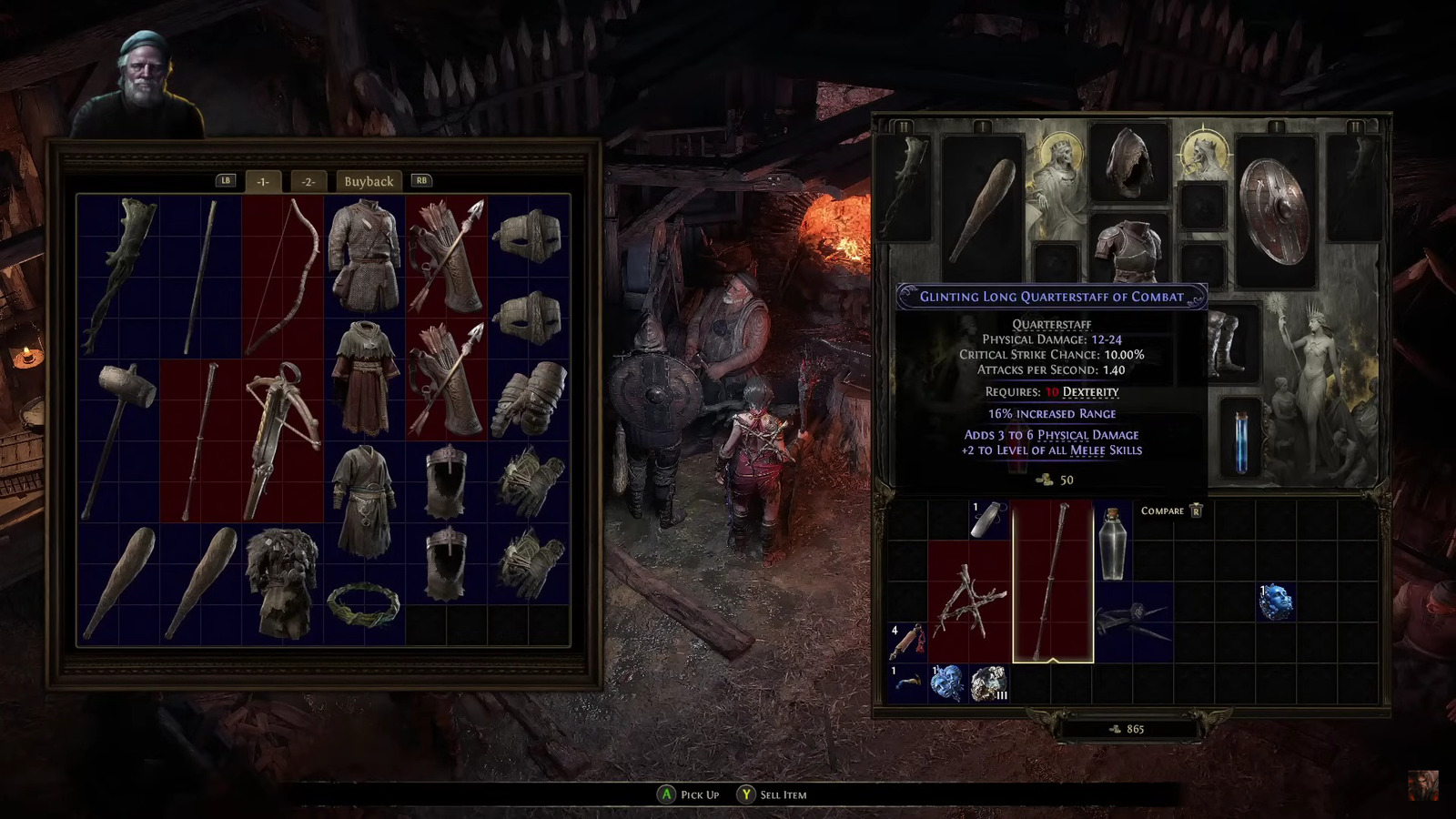Select the gnarled wooden staff for sale
Viewport: 1456px width, 819px height.
click(x=119, y=276)
